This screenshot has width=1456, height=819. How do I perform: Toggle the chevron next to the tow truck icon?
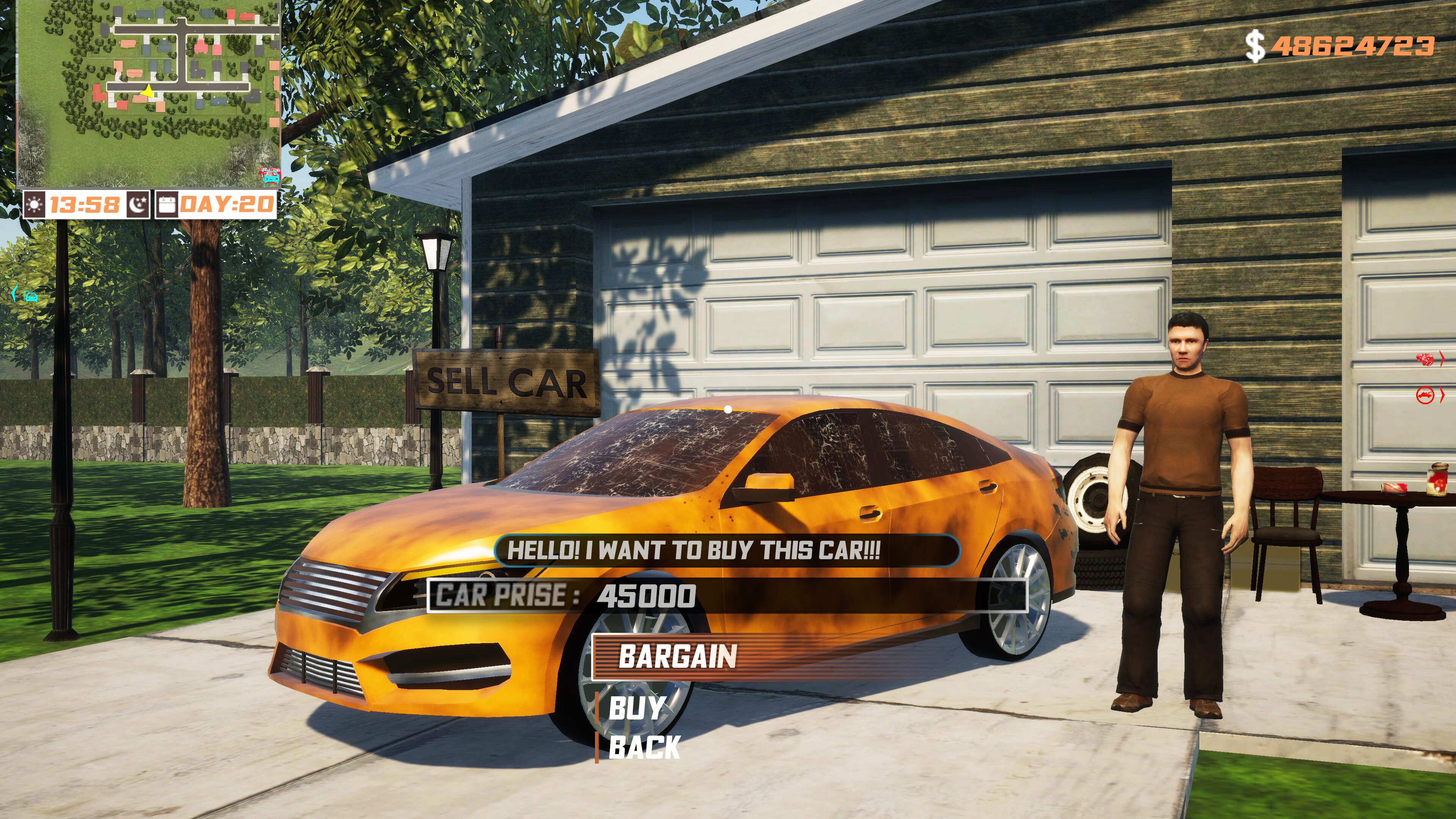point(1442,395)
